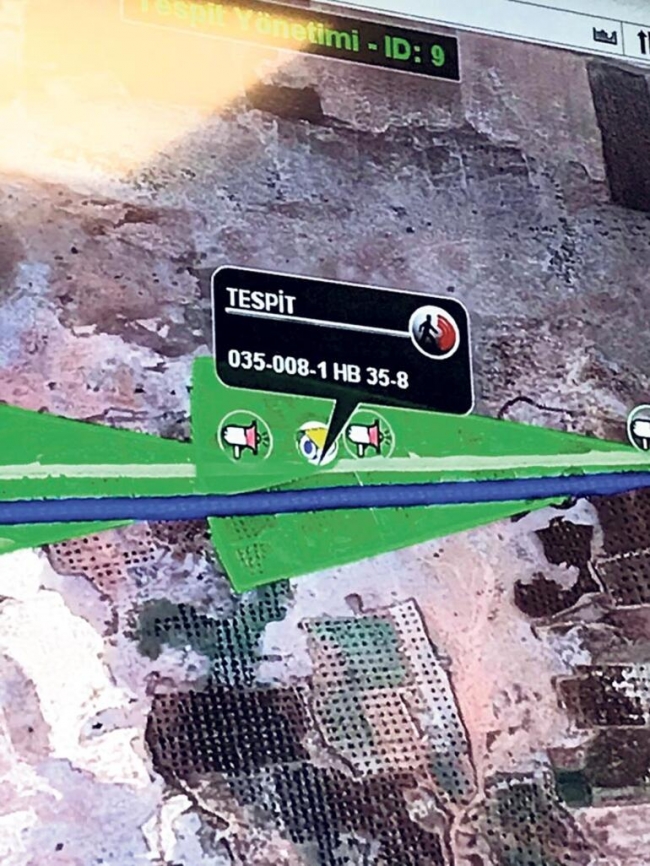
Task: Click the round marker under the popup pointer
Action: (316, 443)
